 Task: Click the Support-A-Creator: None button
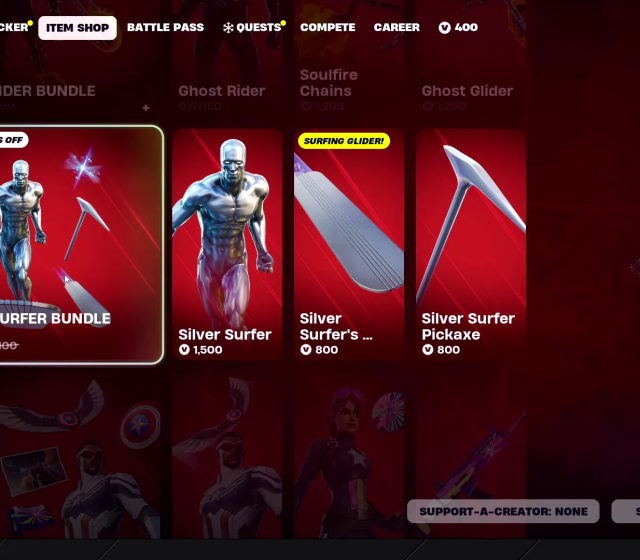[x=503, y=512]
